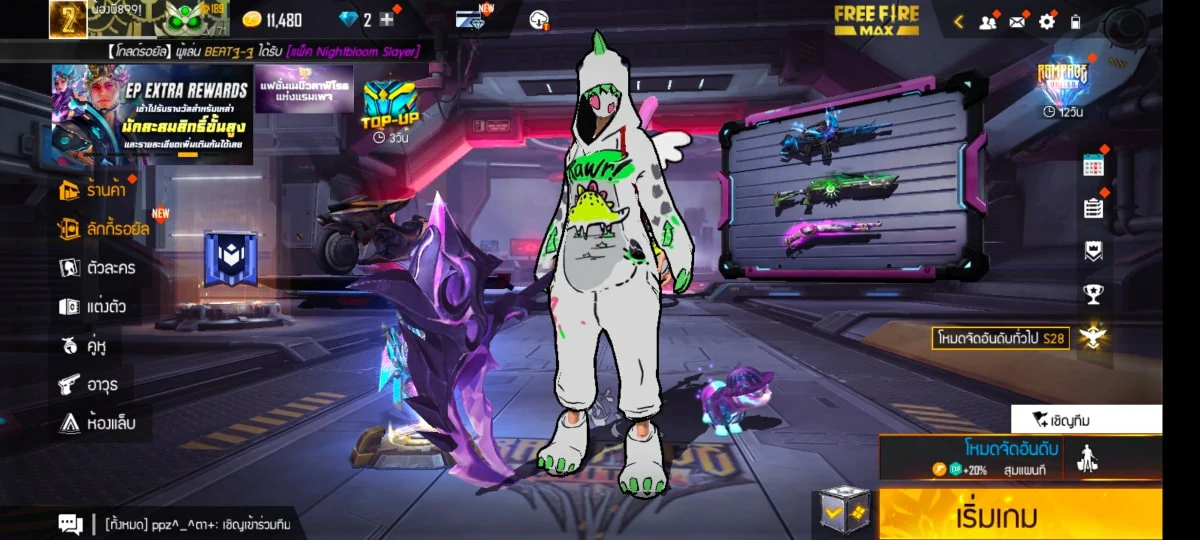Select the คู่หู pet menu
The width and height of the screenshot is (1200, 540).
click(84, 346)
